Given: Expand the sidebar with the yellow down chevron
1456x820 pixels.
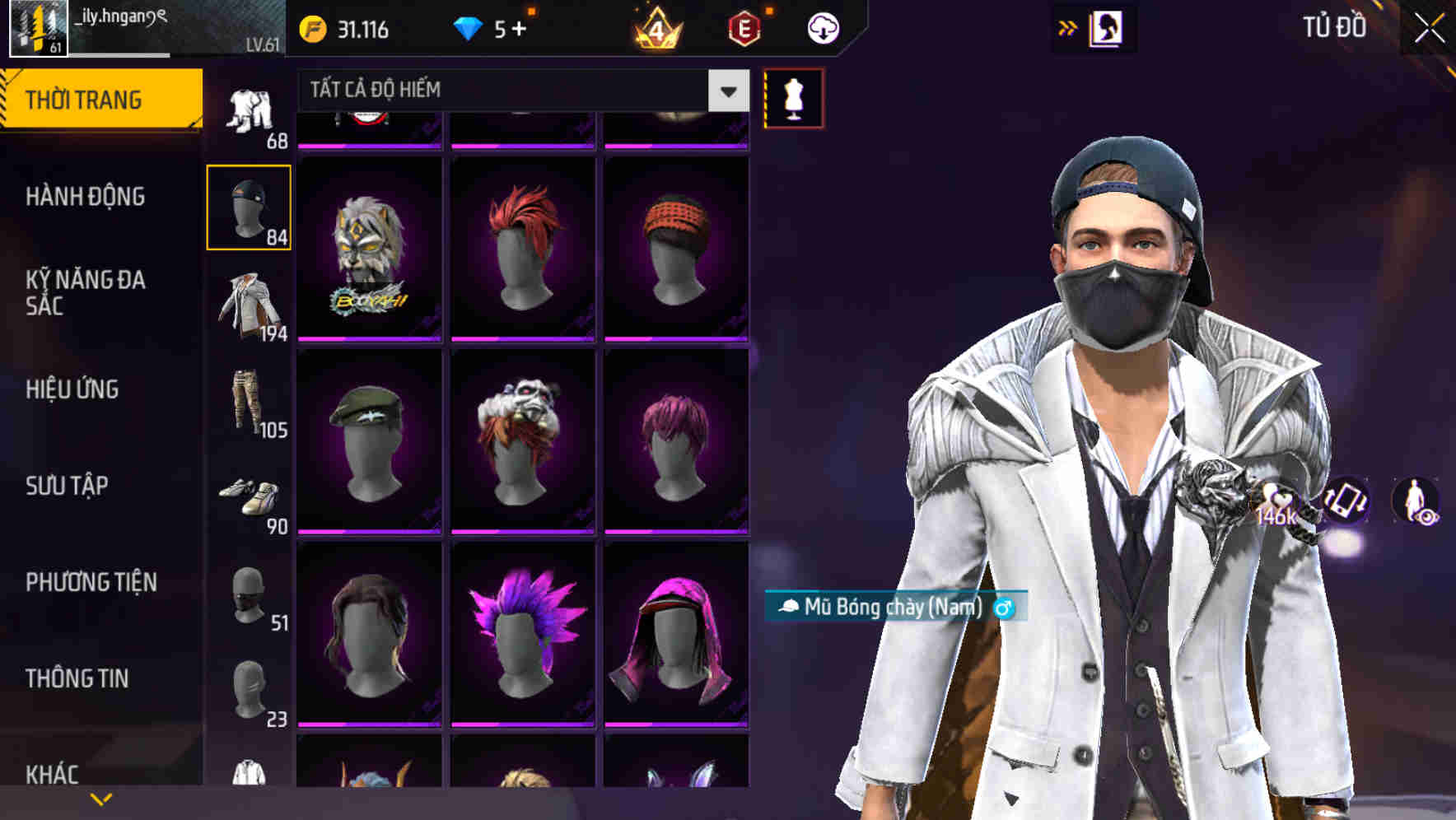Looking at the screenshot, I should (x=100, y=799).
